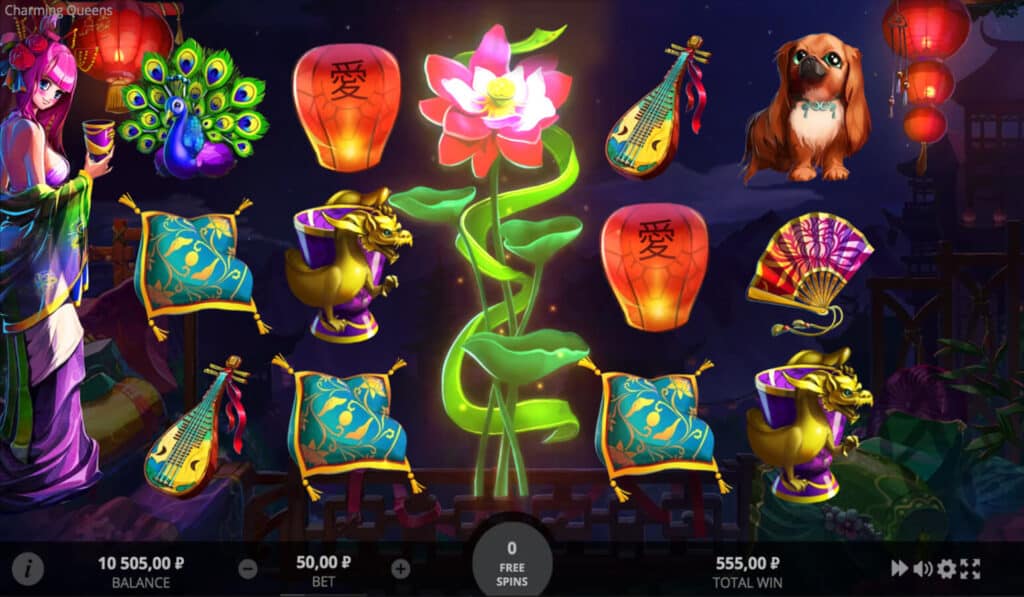The image size is (1024, 597).
Task: Enable fast spin with the double-arrow icon
Action: coord(900,569)
